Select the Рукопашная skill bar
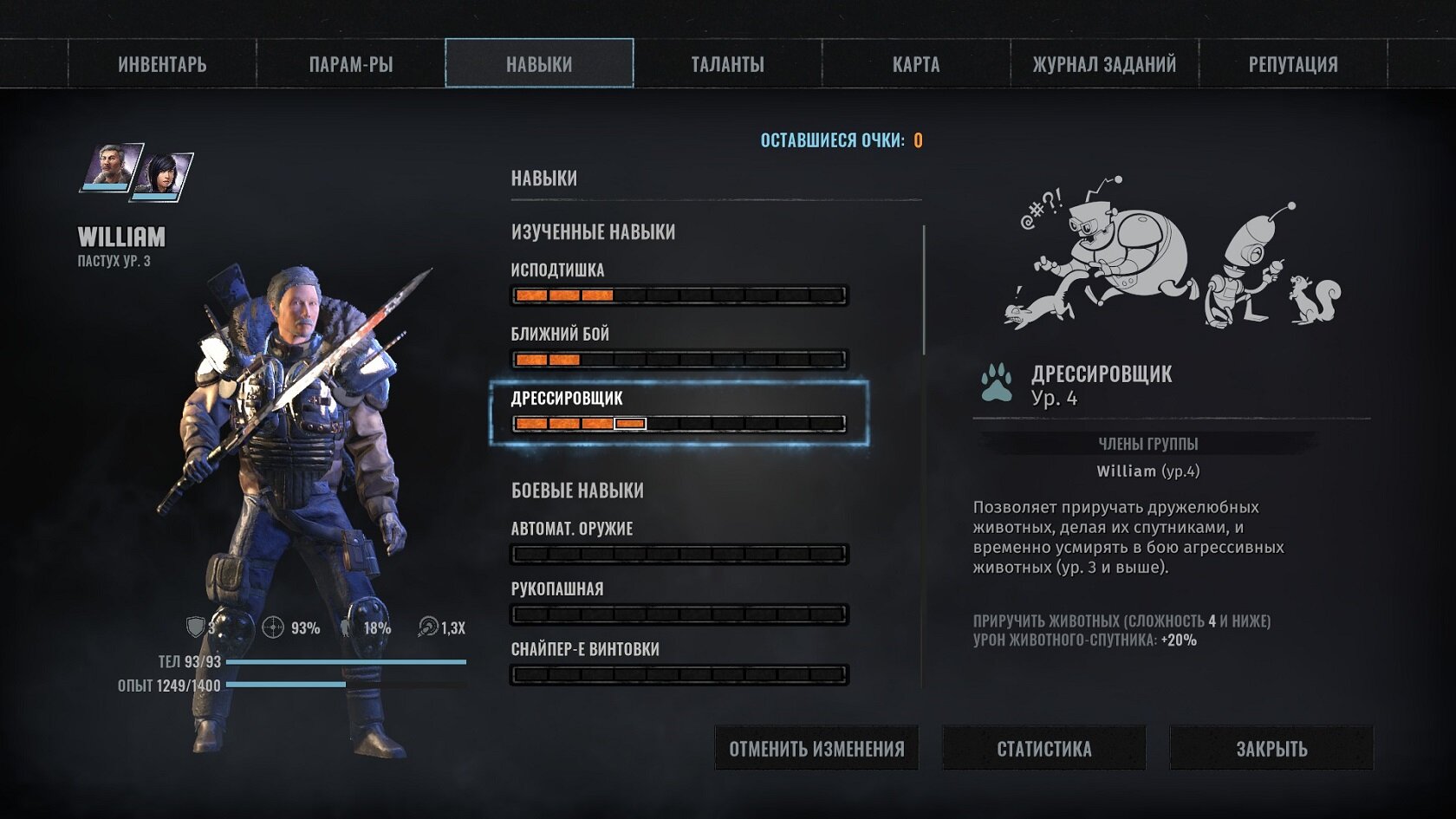Image resolution: width=1456 pixels, height=819 pixels. pyautogui.click(x=679, y=614)
